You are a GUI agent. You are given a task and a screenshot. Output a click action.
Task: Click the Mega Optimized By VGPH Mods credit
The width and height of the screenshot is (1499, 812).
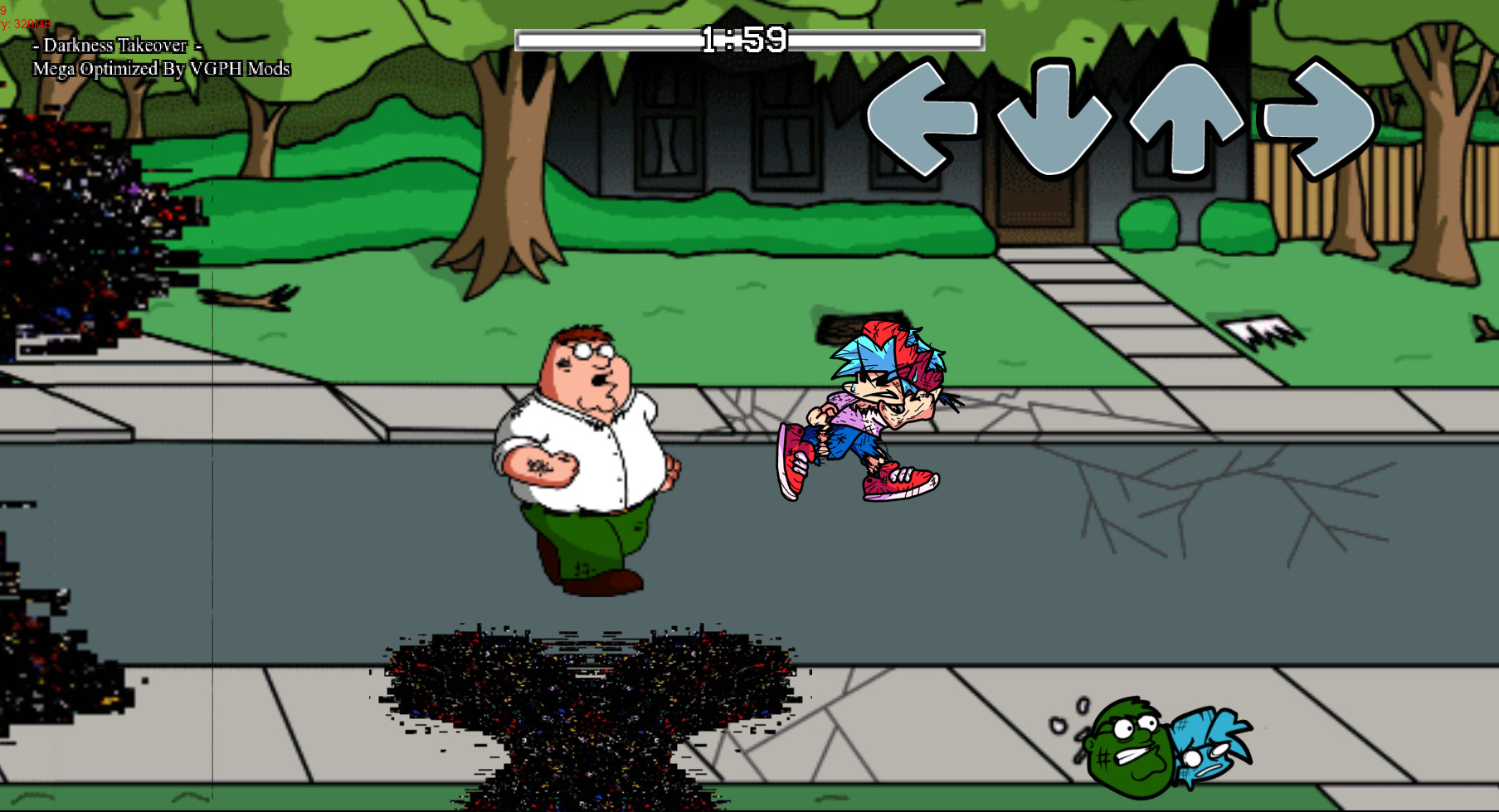pos(161,70)
